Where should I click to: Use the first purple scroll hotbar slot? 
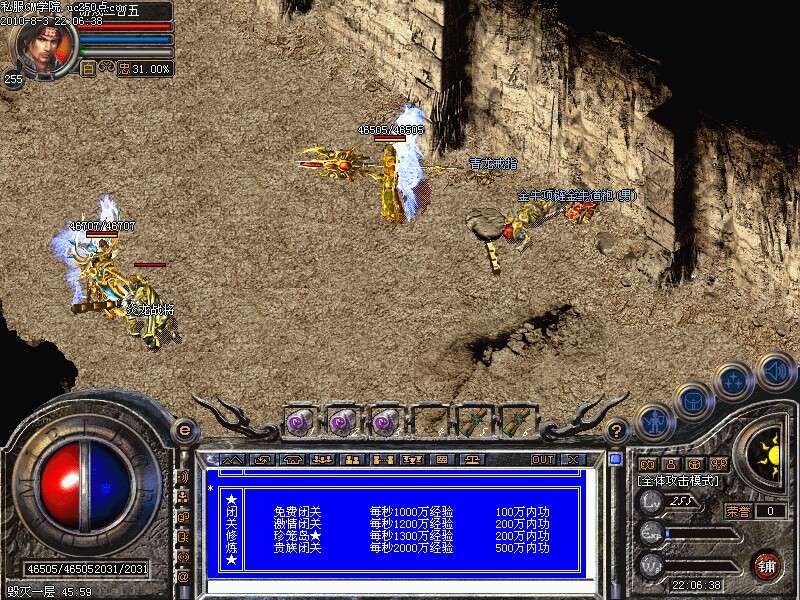(300, 421)
